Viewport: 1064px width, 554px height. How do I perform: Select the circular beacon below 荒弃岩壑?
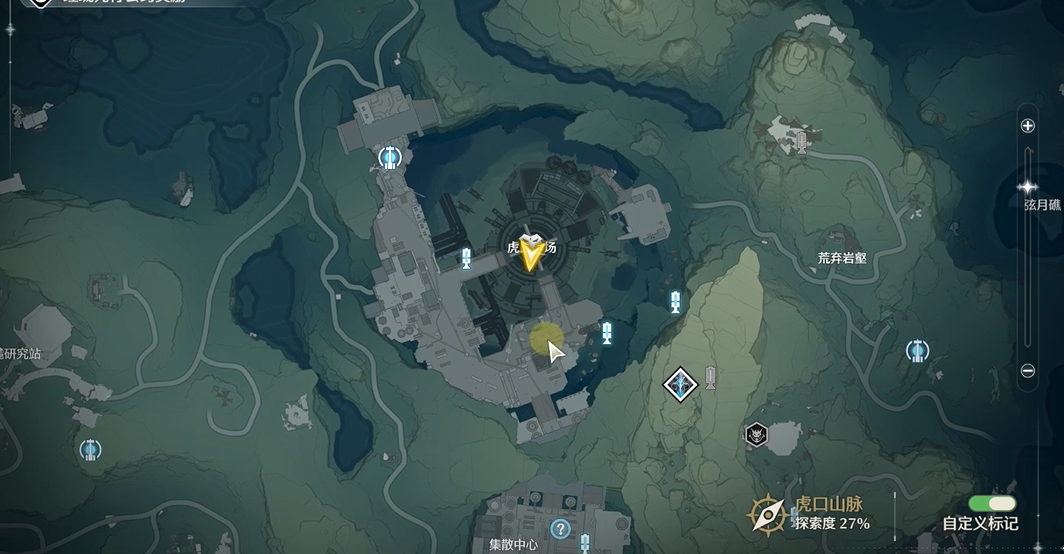pyautogui.click(x=916, y=350)
